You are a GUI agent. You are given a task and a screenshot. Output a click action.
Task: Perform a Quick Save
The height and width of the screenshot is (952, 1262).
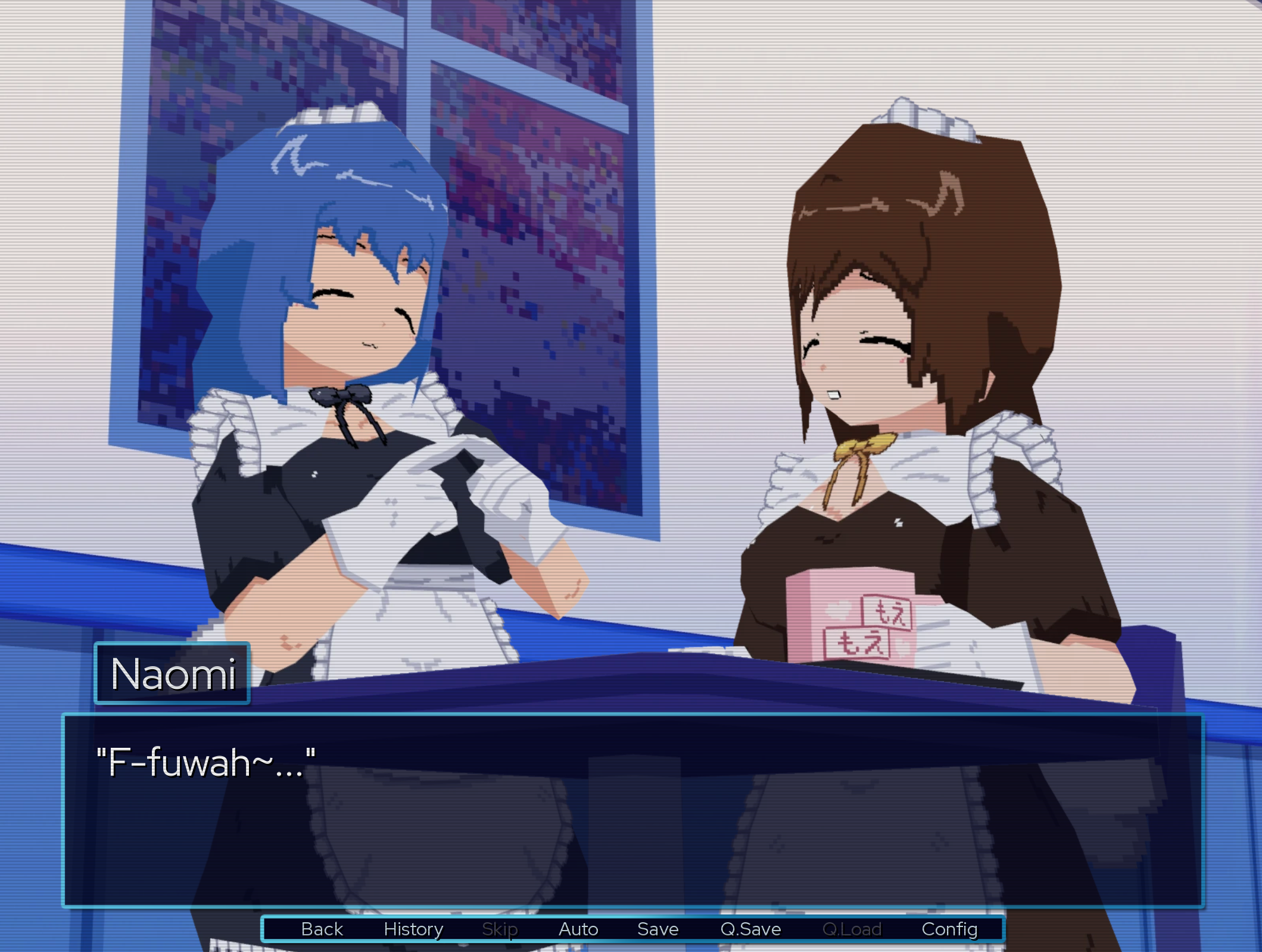[x=750, y=929]
